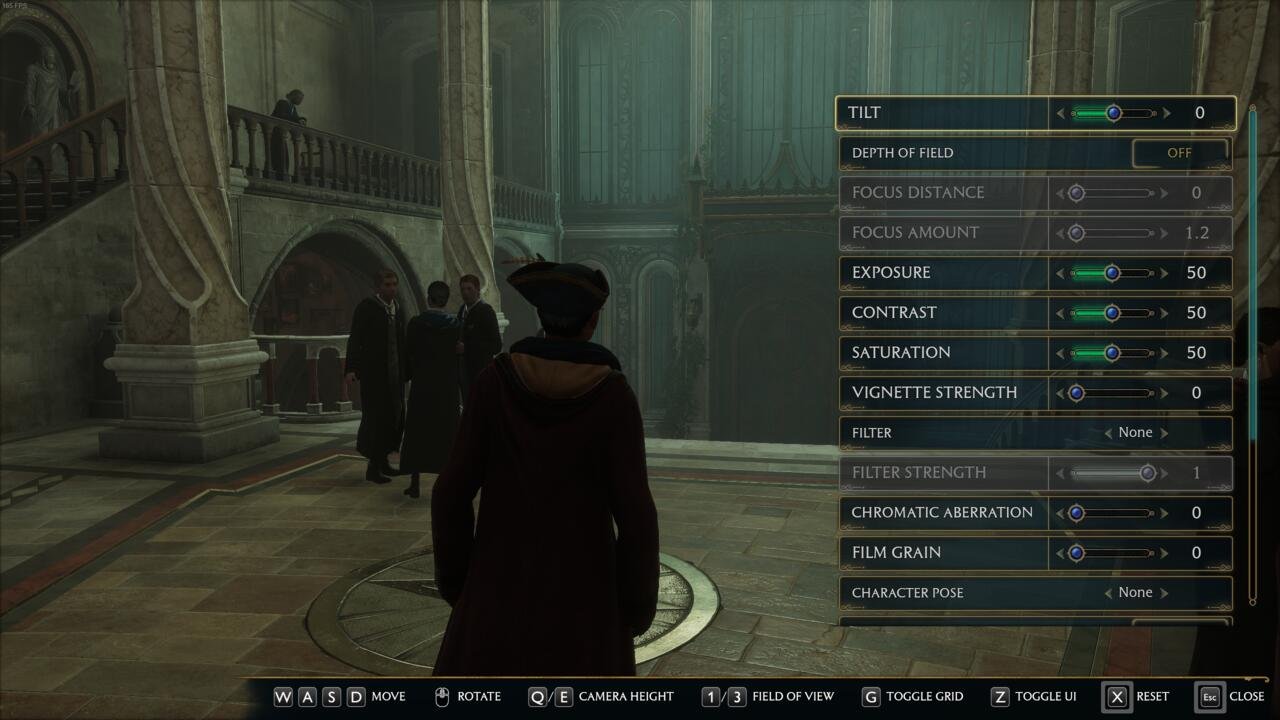Close the photo mode panel
This screenshot has height=720, width=1280.
[1210, 697]
